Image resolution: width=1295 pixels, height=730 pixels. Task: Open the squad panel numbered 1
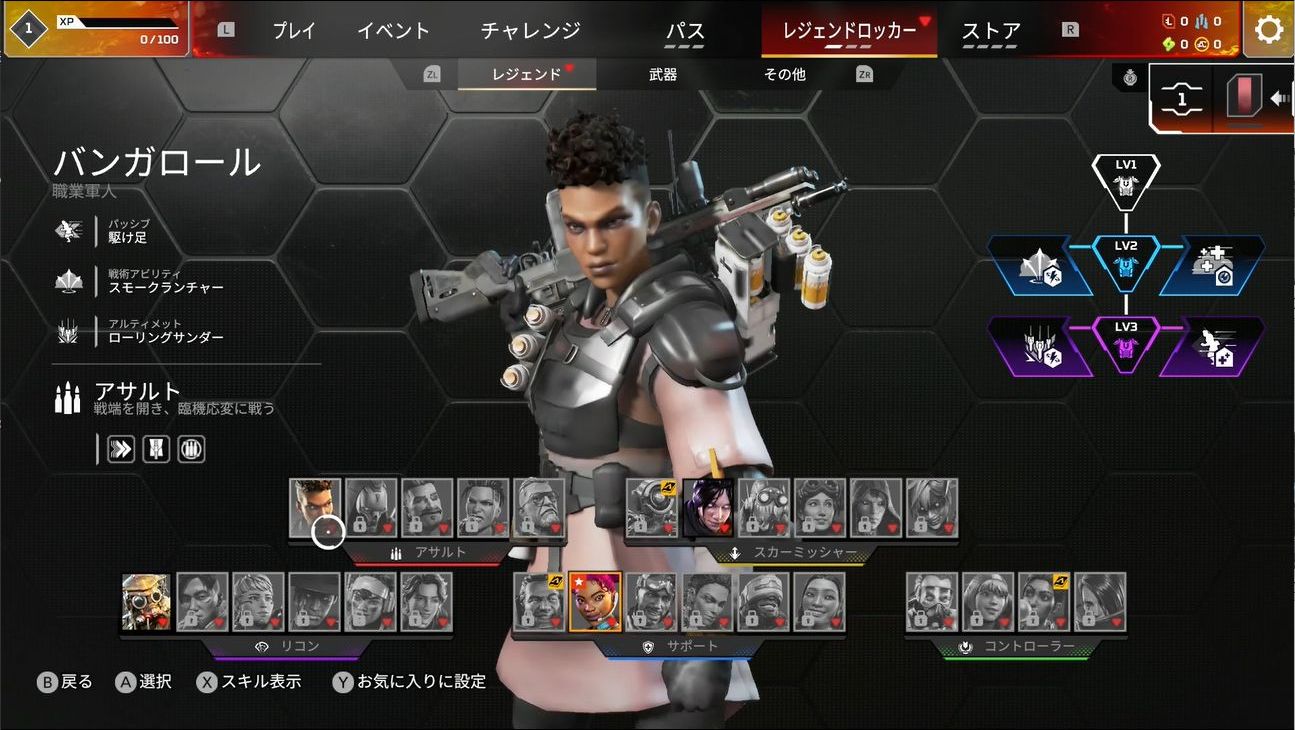coord(1181,99)
